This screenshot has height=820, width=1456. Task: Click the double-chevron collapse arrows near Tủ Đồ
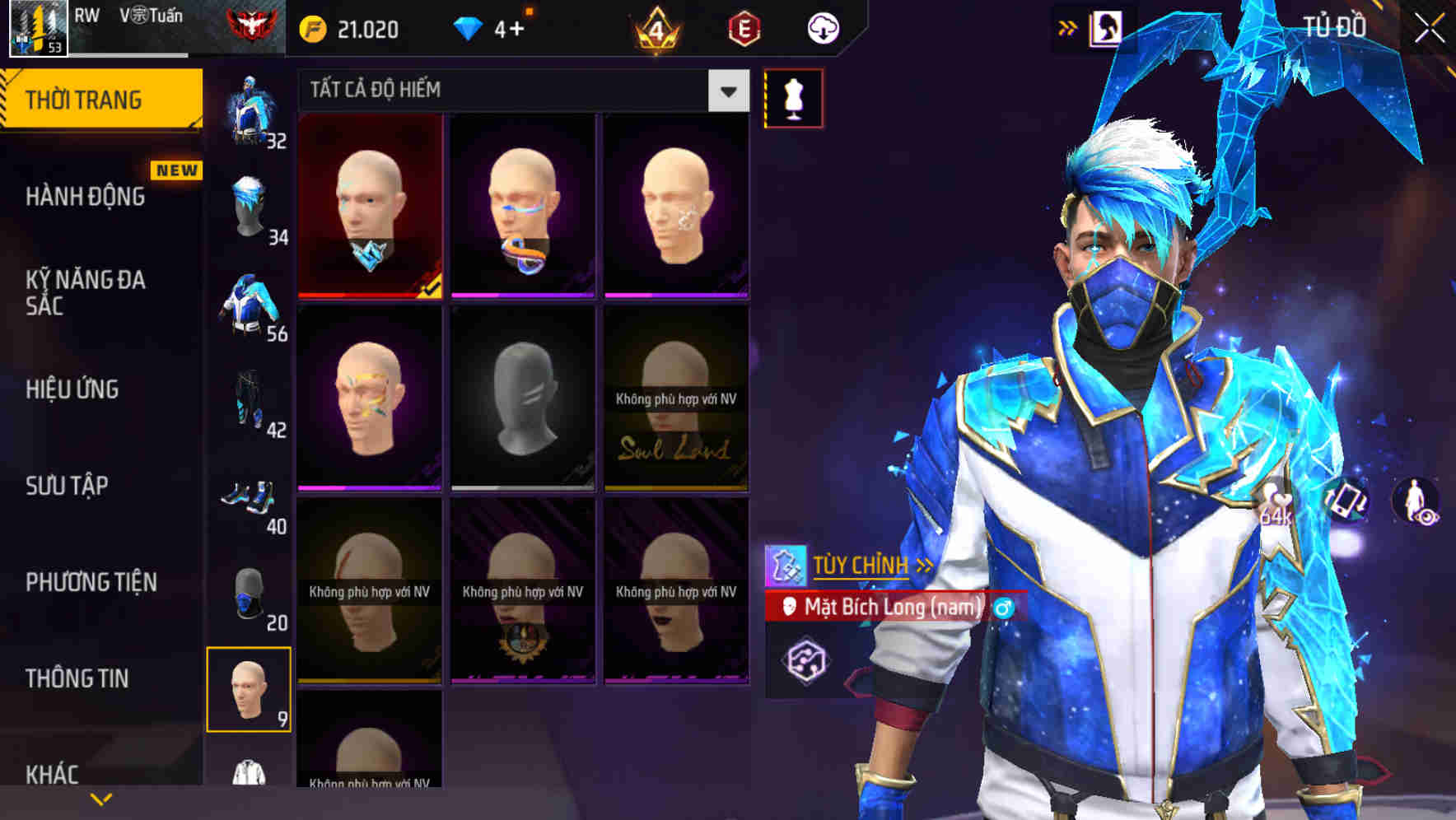[1066, 26]
